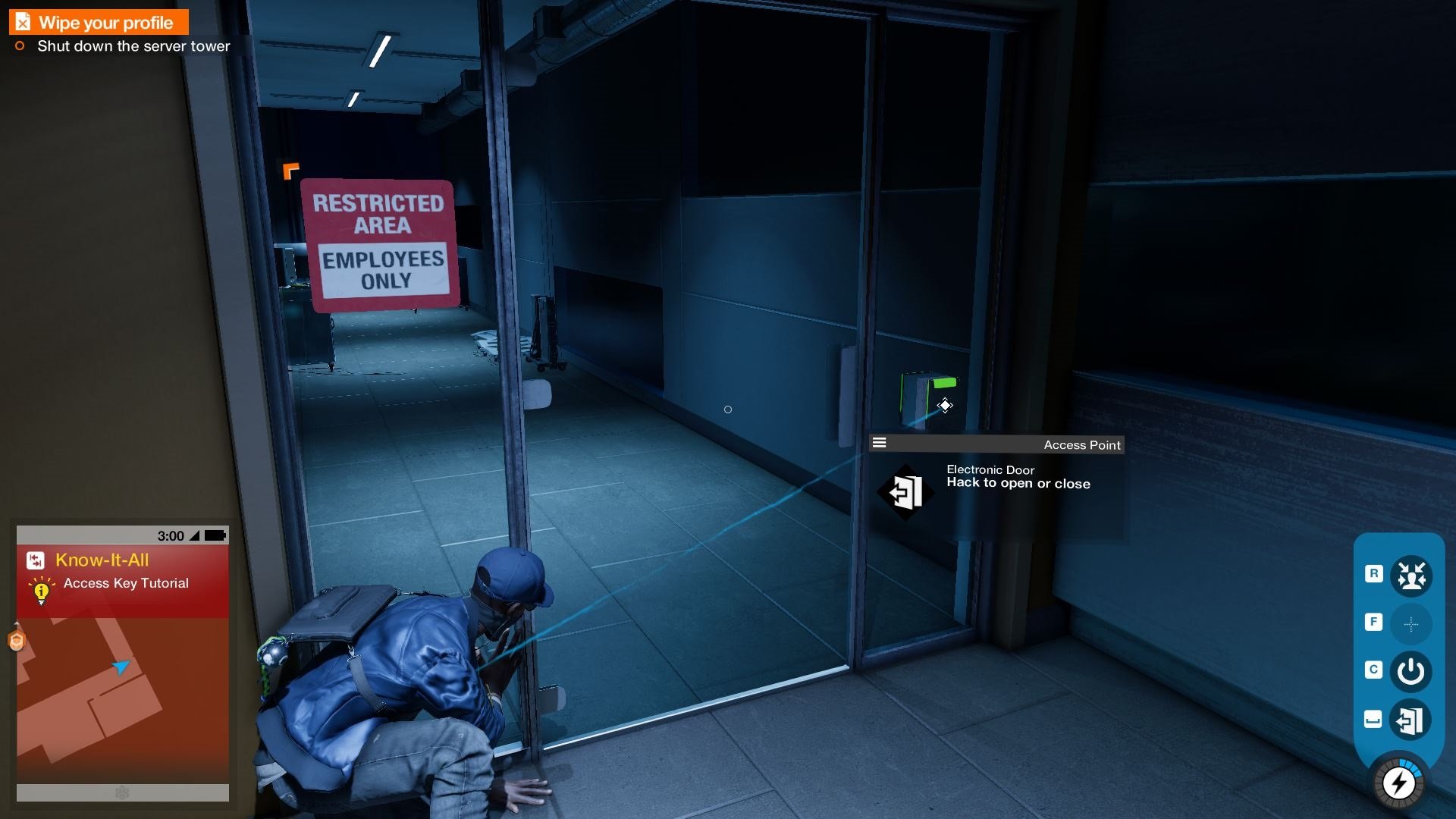Screen dimensions: 1456x819
Task: Select the dimmed crosshair hack option
Action: (x=1410, y=624)
